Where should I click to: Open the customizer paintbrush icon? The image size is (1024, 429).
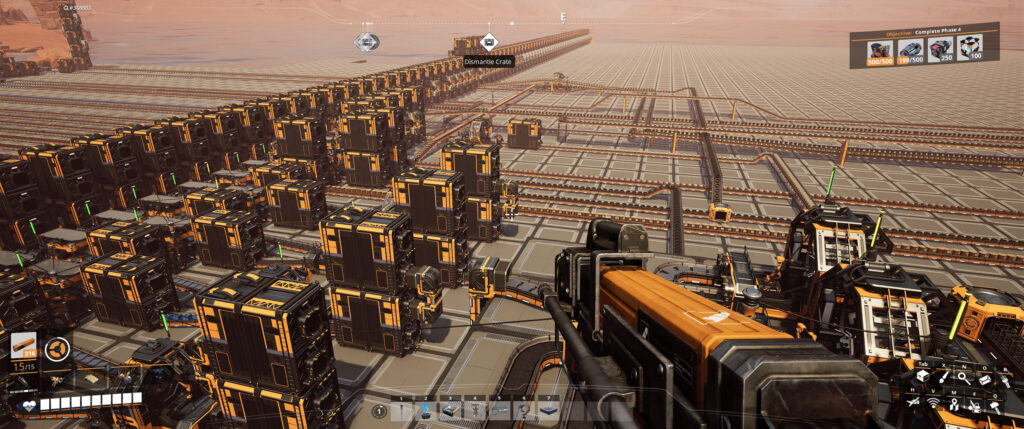(942, 377)
